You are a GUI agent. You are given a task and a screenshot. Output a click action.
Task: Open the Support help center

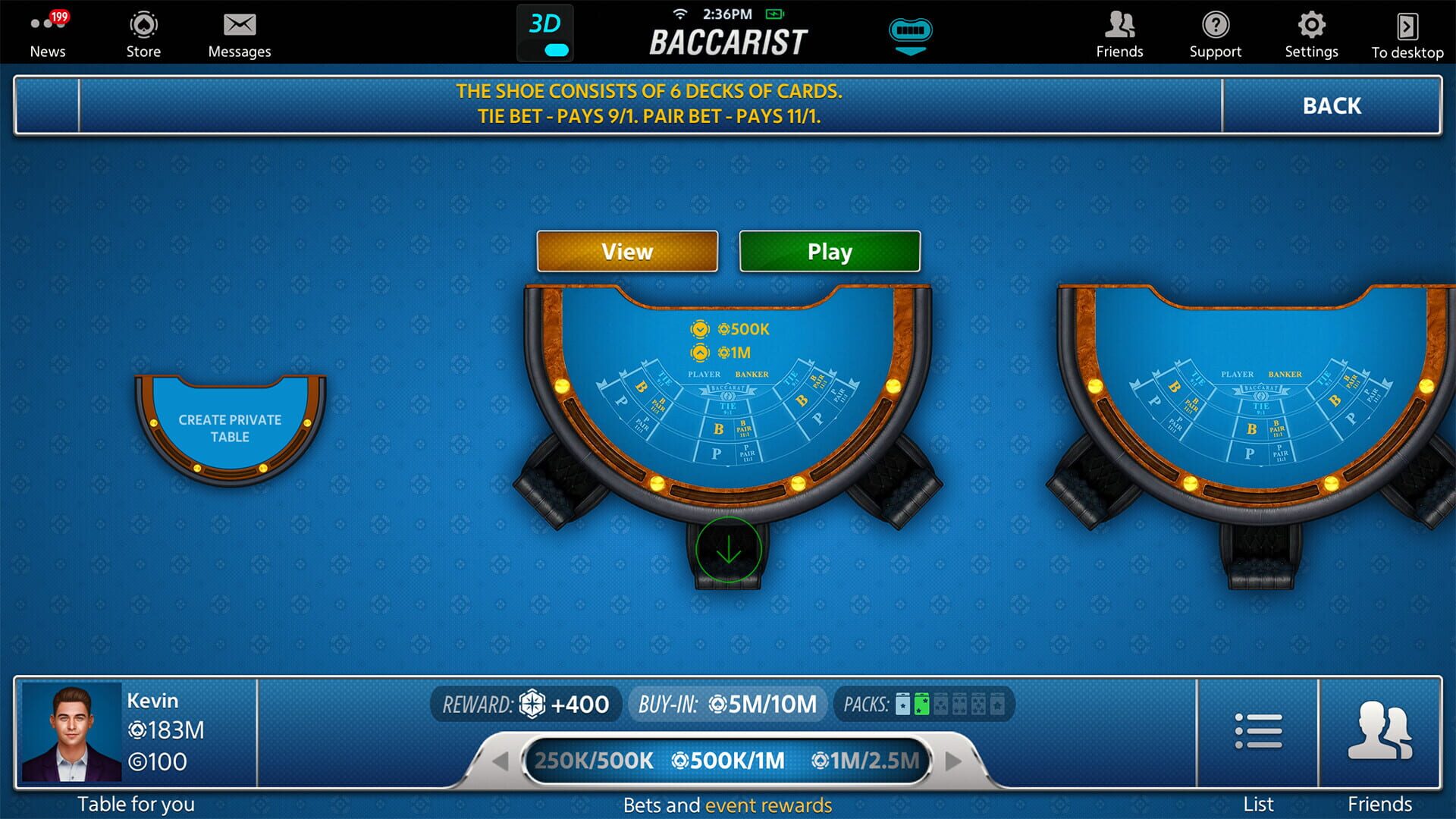tap(1216, 32)
